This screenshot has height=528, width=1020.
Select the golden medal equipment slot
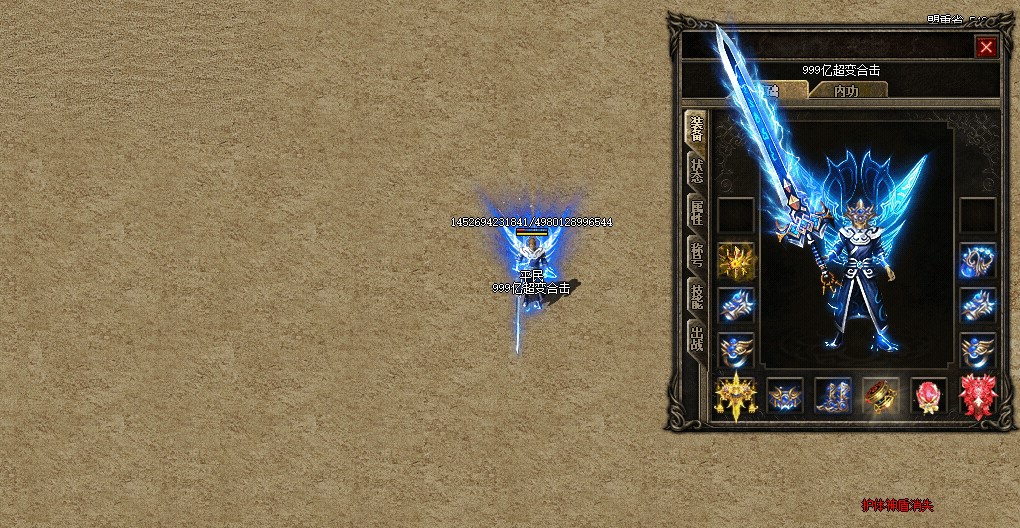[736, 260]
